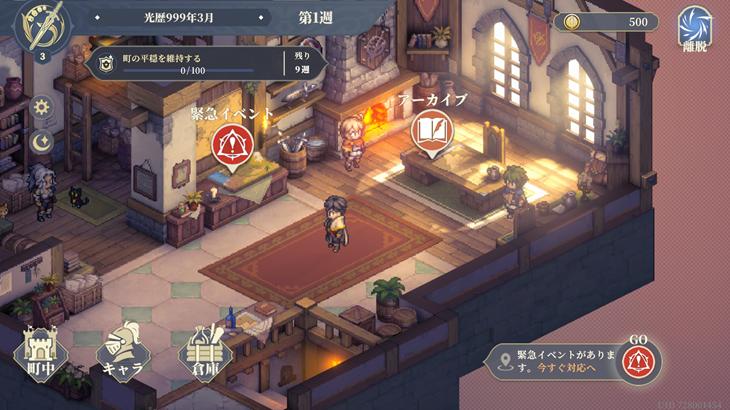Tap the 離脱 leave button
Image resolution: width=730 pixels, height=410 pixels.
pyautogui.click(x=694, y=28)
